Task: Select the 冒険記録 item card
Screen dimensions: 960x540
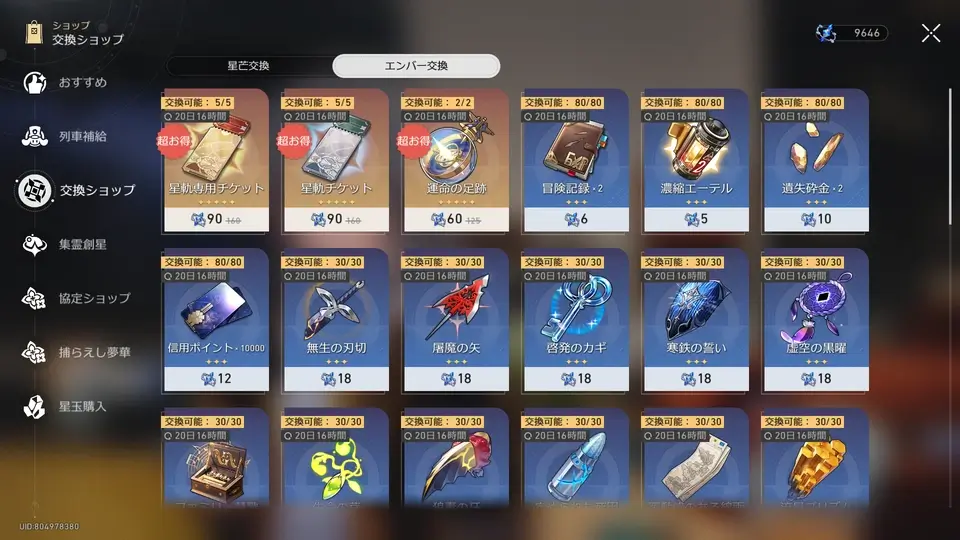Action: point(575,160)
